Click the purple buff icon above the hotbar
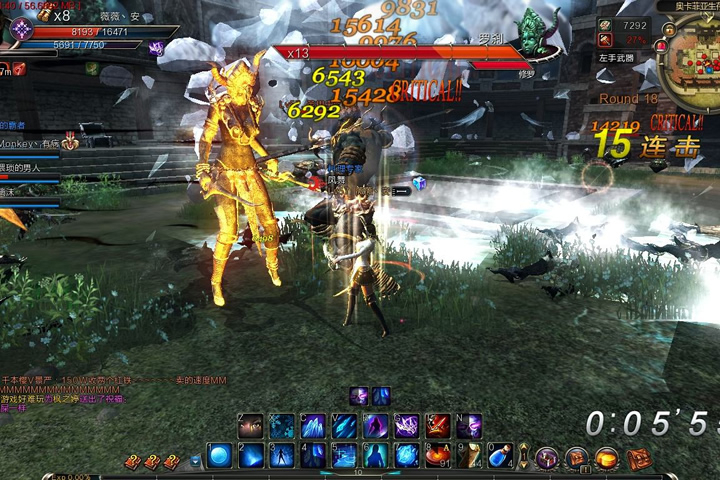 pyautogui.click(x=358, y=396)
